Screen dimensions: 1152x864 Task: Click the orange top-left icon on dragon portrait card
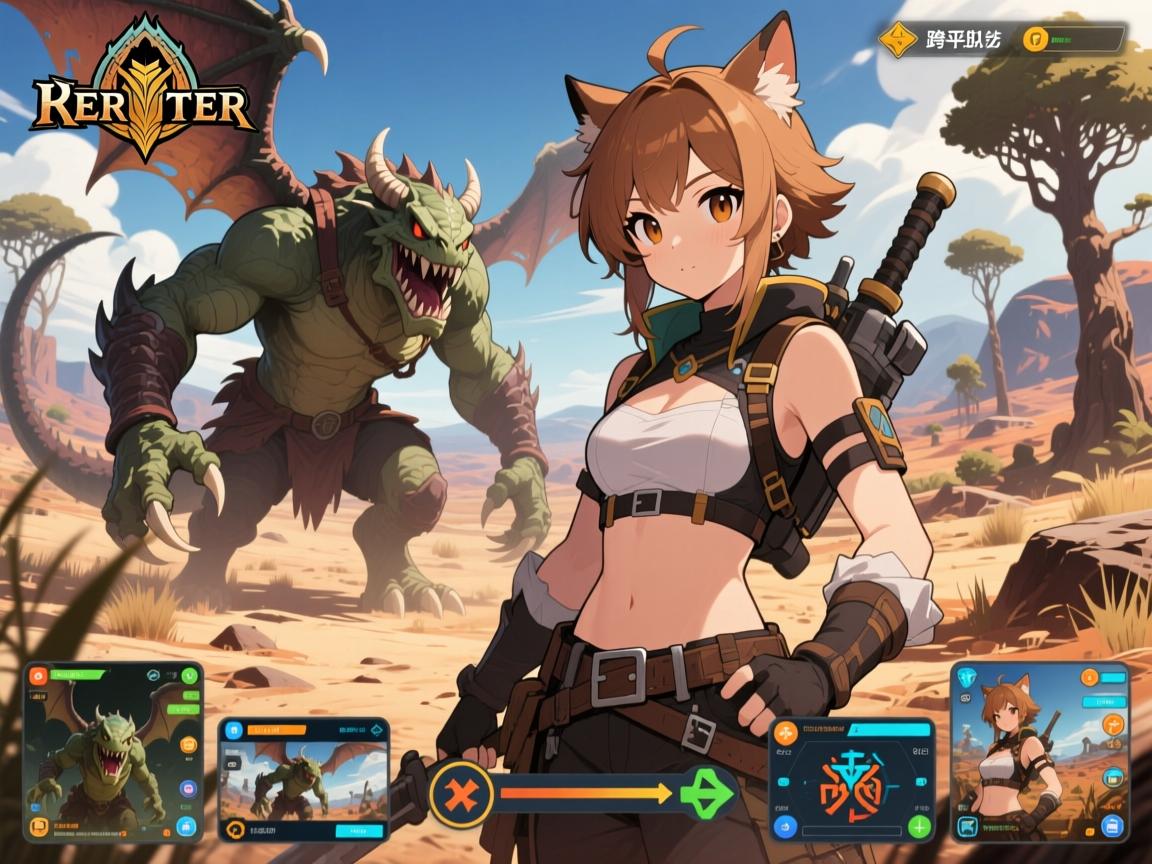tap(38, 674)
